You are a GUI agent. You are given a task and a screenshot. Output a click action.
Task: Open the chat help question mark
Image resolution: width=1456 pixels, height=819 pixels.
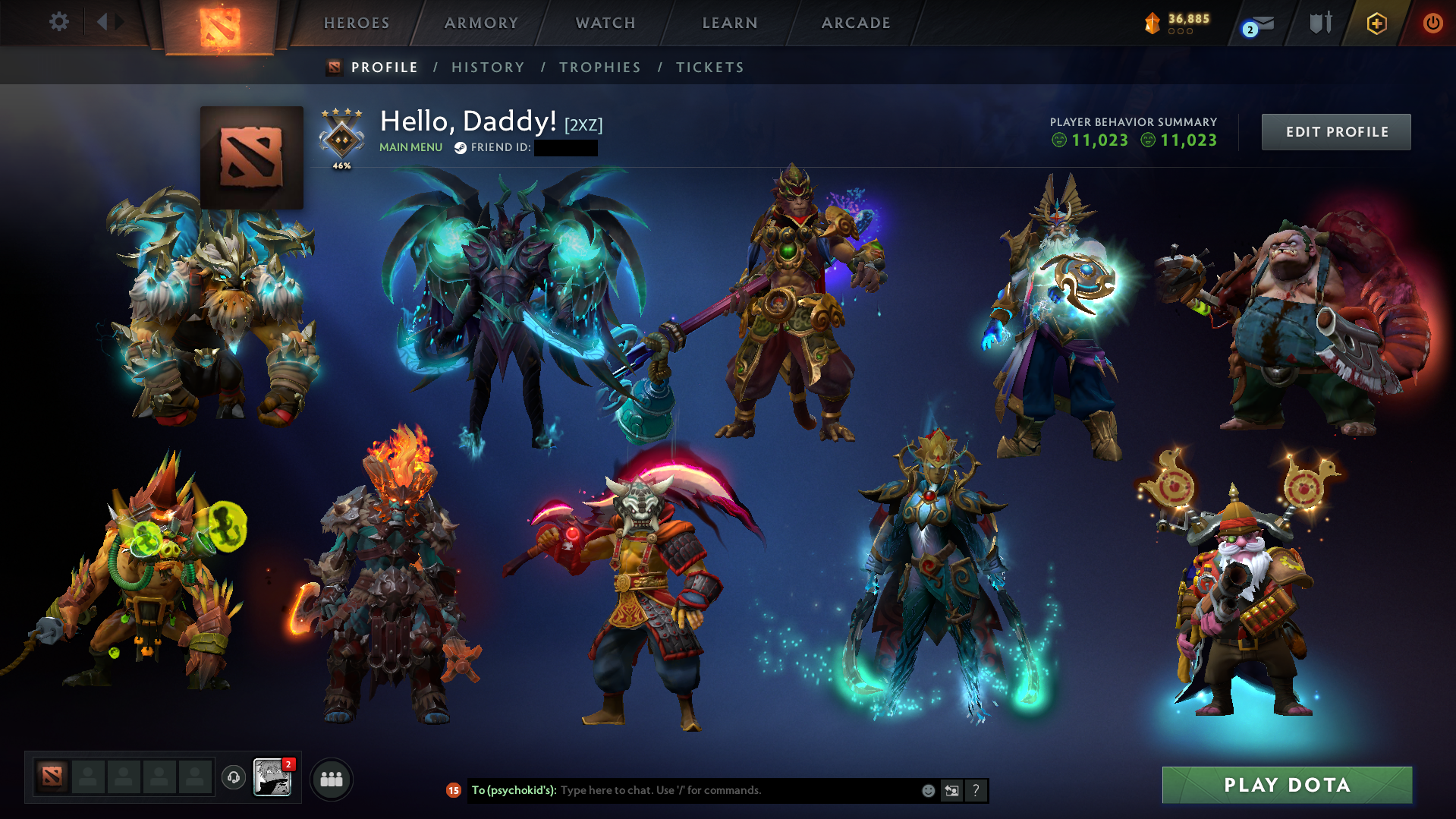[x=976, y=790]
